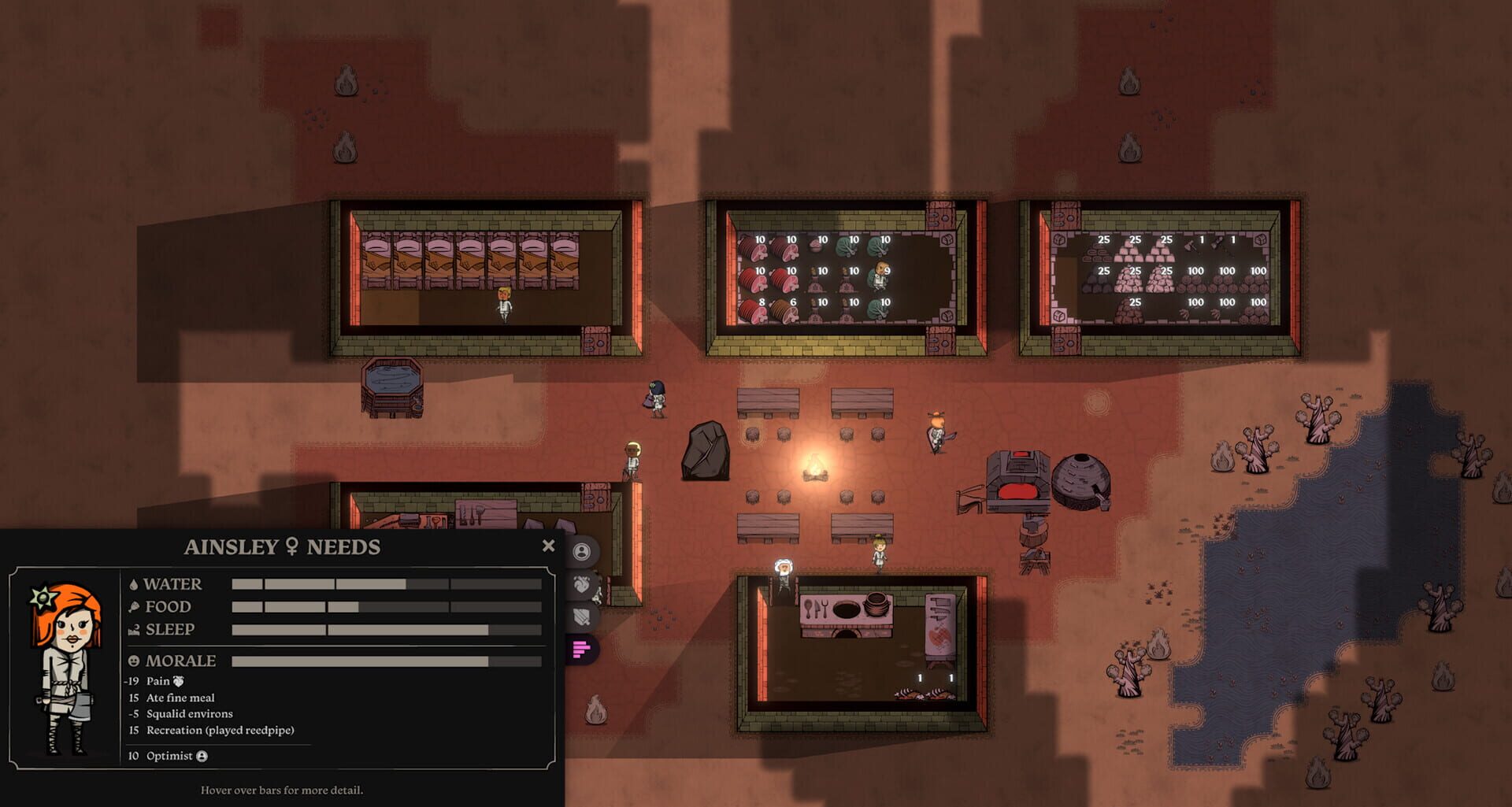Click the villager standing in the bunkhouse

pos(503,303)
